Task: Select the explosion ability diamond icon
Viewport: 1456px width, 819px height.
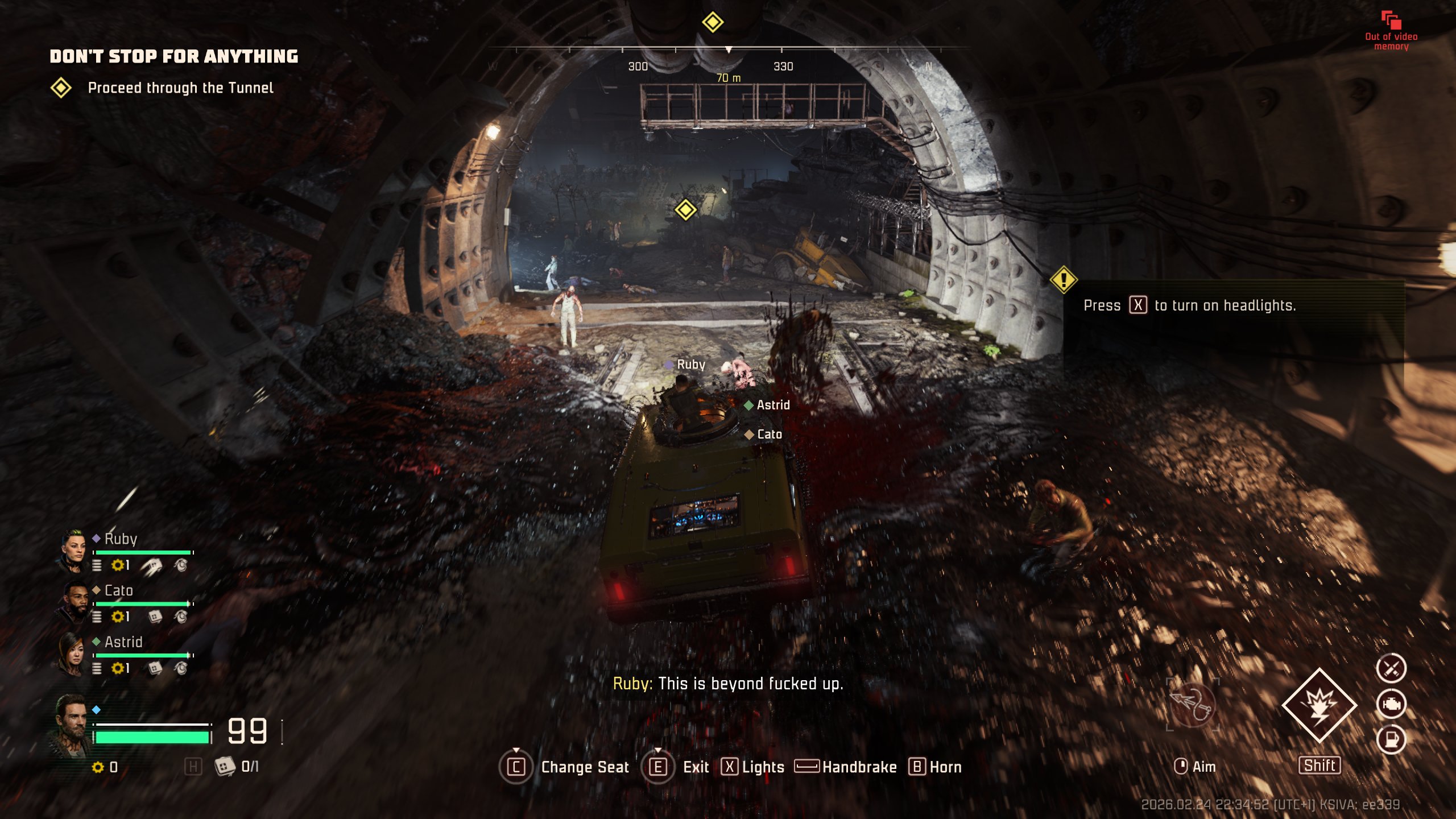Action: point(1319,705)
